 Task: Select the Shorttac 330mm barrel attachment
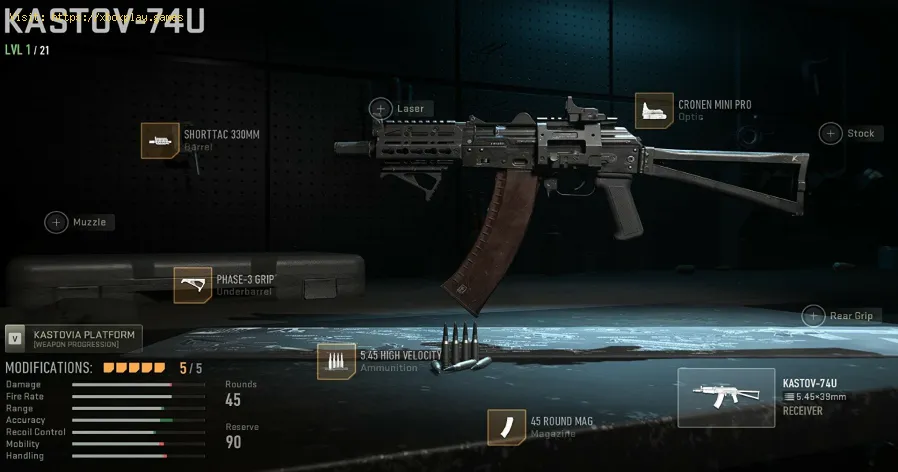coord(160,141)
